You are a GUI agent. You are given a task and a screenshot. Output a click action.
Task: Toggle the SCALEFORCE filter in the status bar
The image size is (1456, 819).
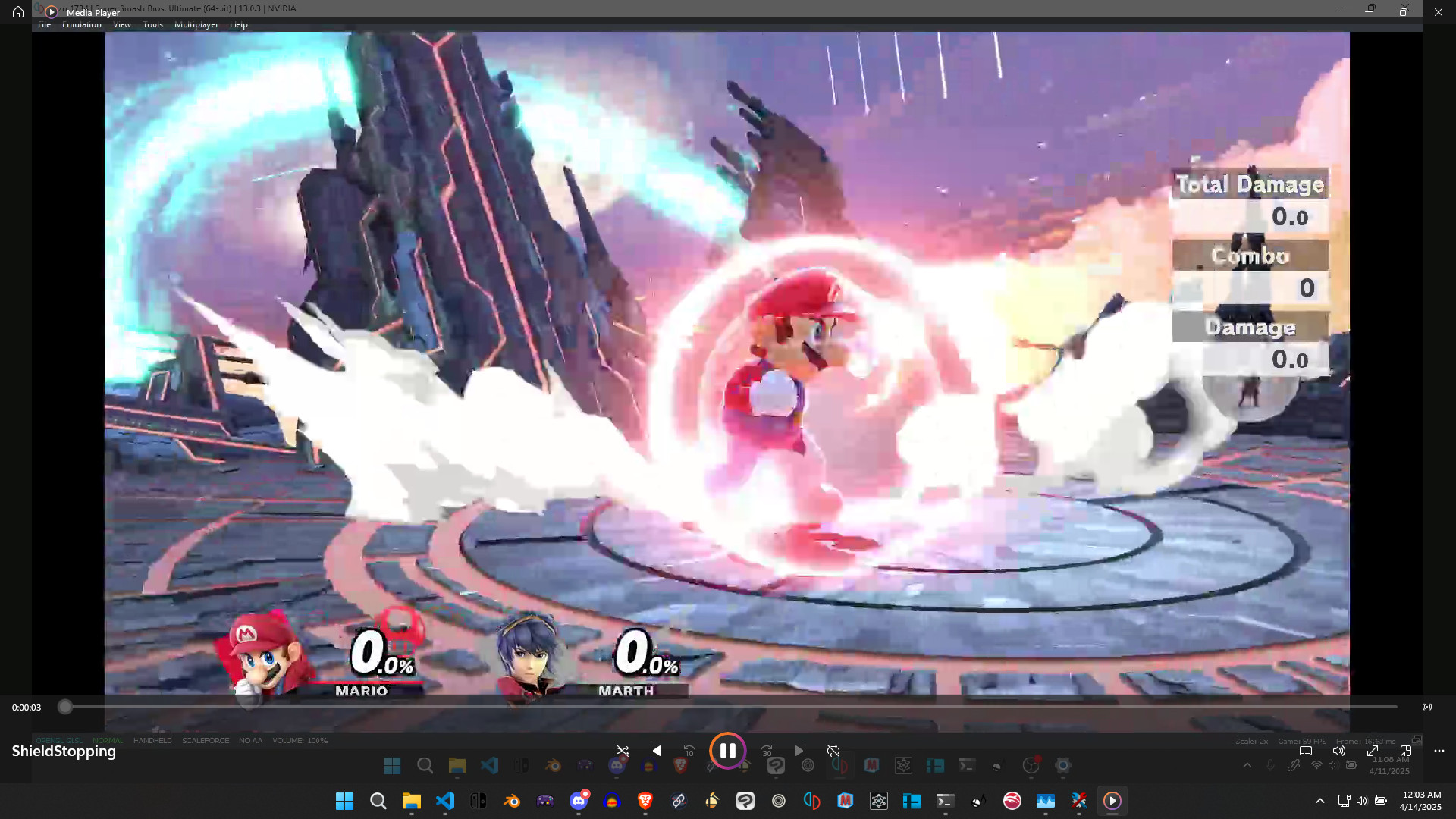[206, 741]
